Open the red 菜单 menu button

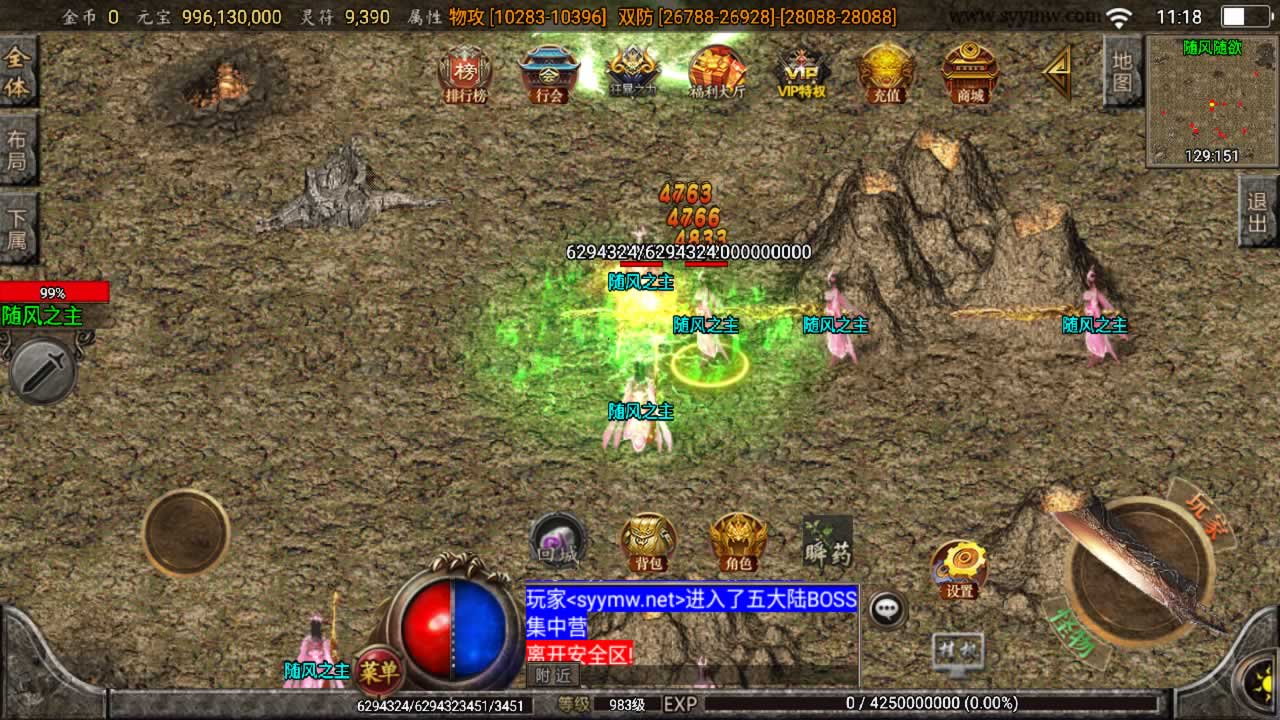(x=379, y=669)
